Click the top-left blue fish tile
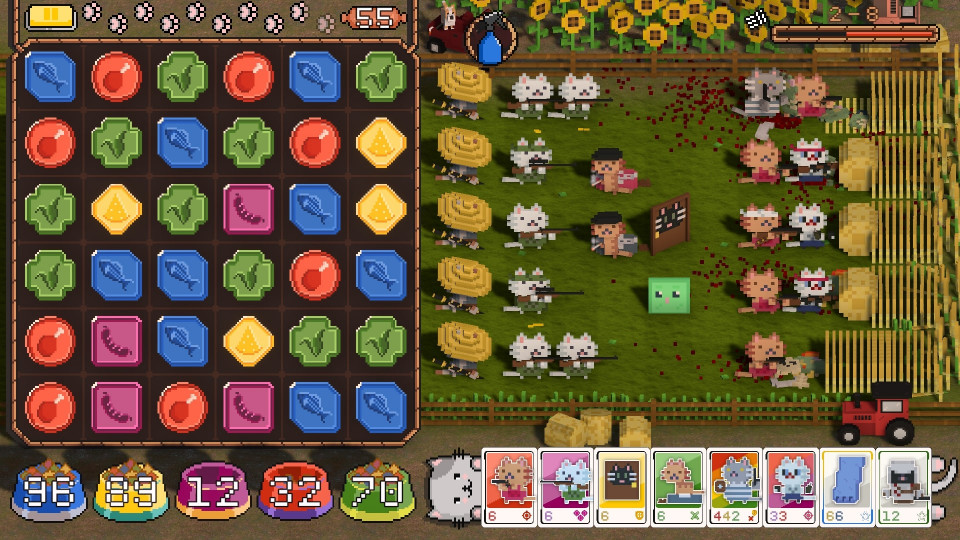This screenshot has height=540, width=960. click(51, 77)
